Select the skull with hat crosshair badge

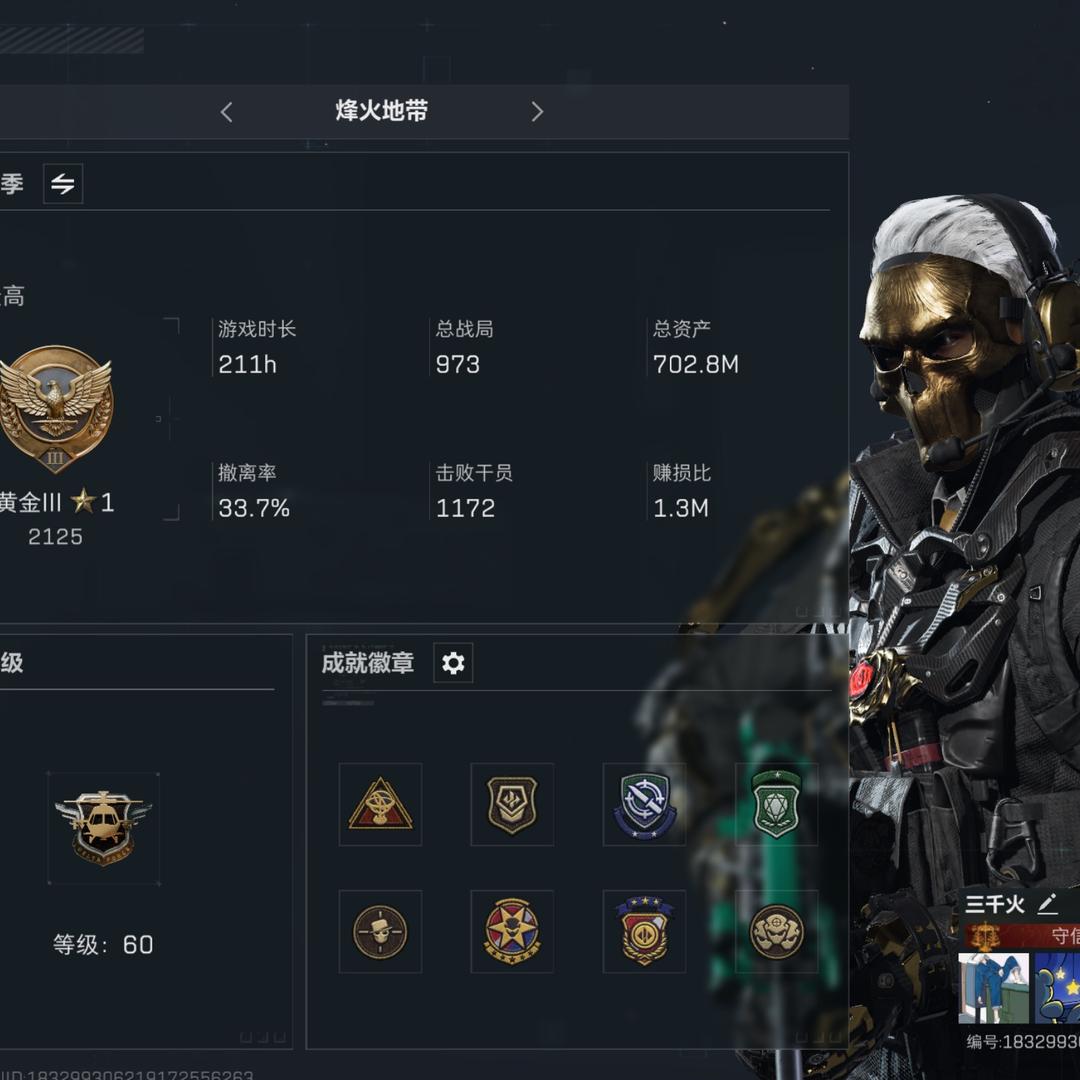[x=380, y=931]
